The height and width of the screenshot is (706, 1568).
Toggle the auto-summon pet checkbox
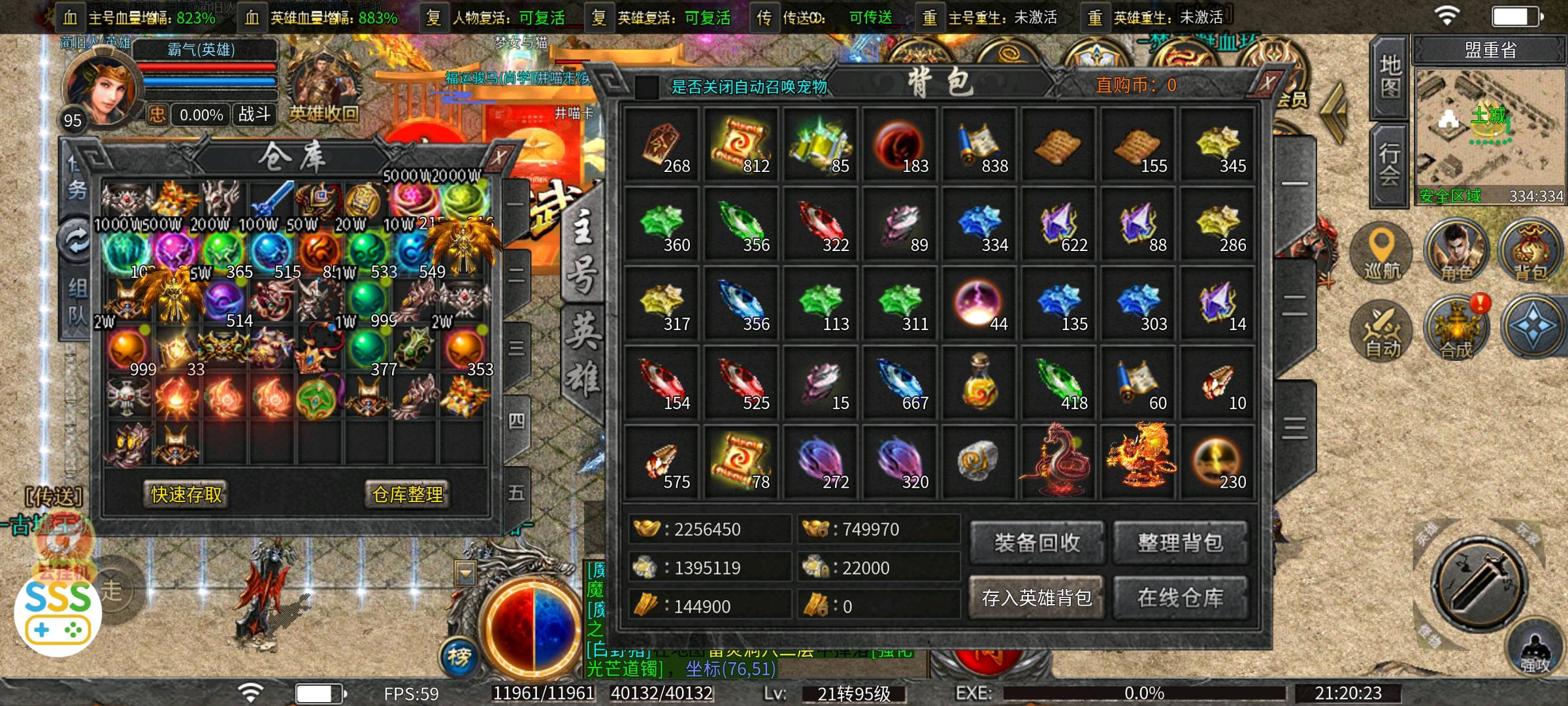coord(646,87)
